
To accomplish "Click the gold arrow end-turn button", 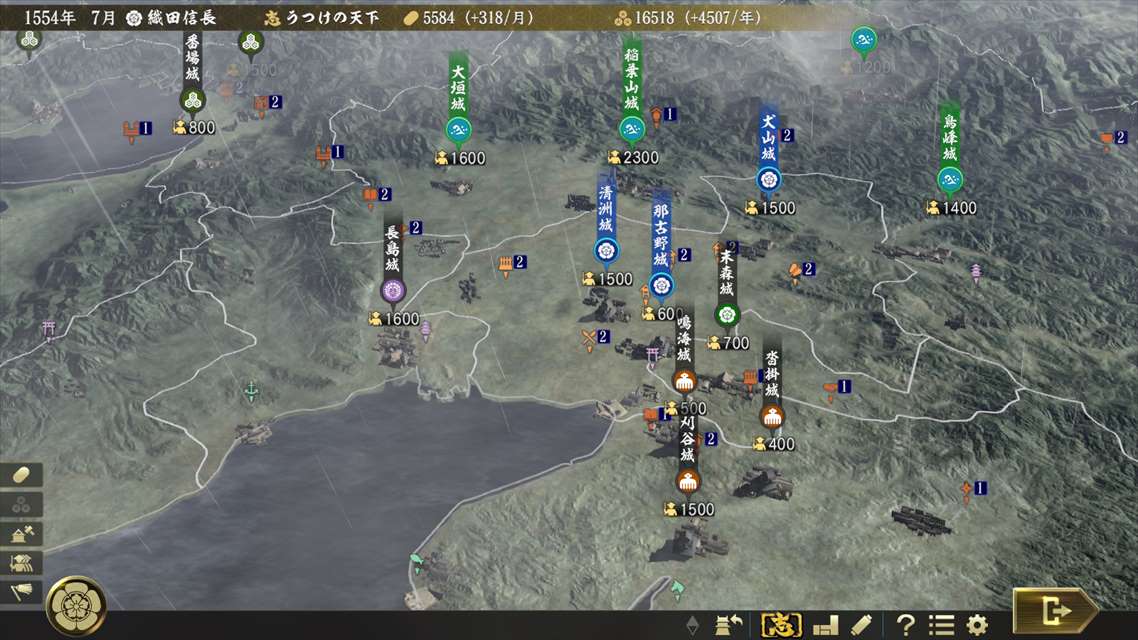I will point(1055,609).
